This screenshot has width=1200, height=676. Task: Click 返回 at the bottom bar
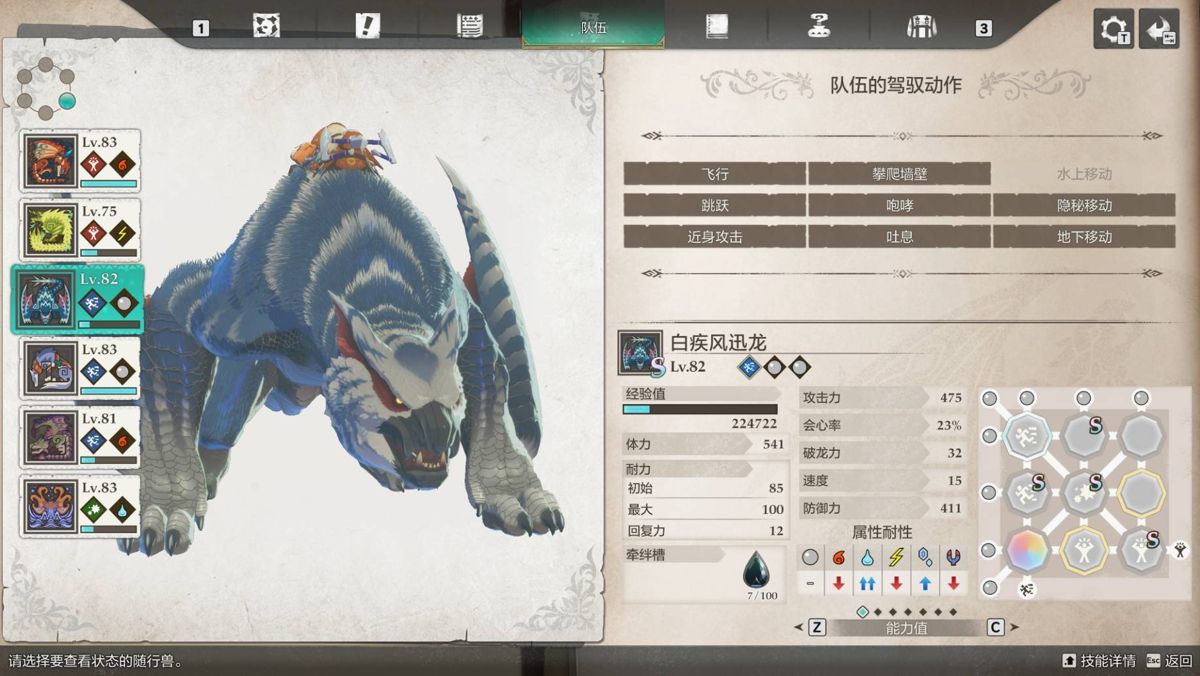1169,661
